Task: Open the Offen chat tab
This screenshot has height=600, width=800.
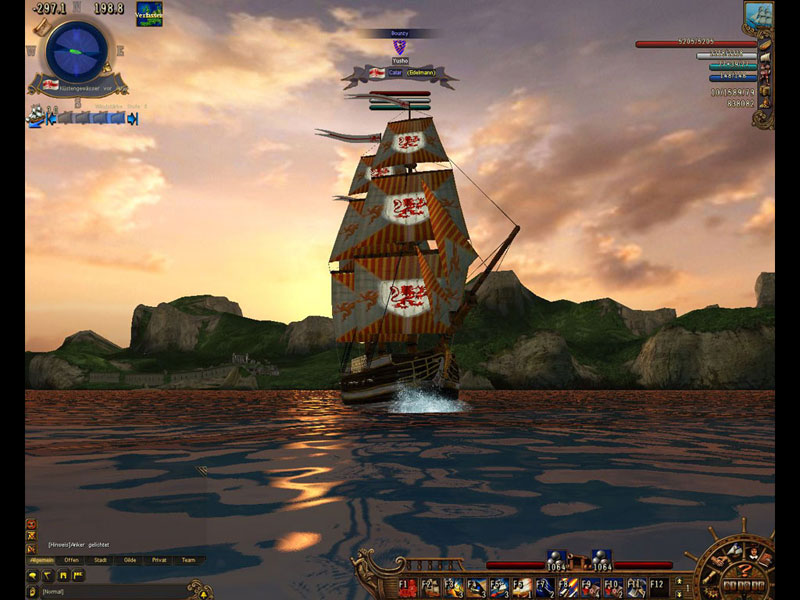Action: (x=72, y=560)
